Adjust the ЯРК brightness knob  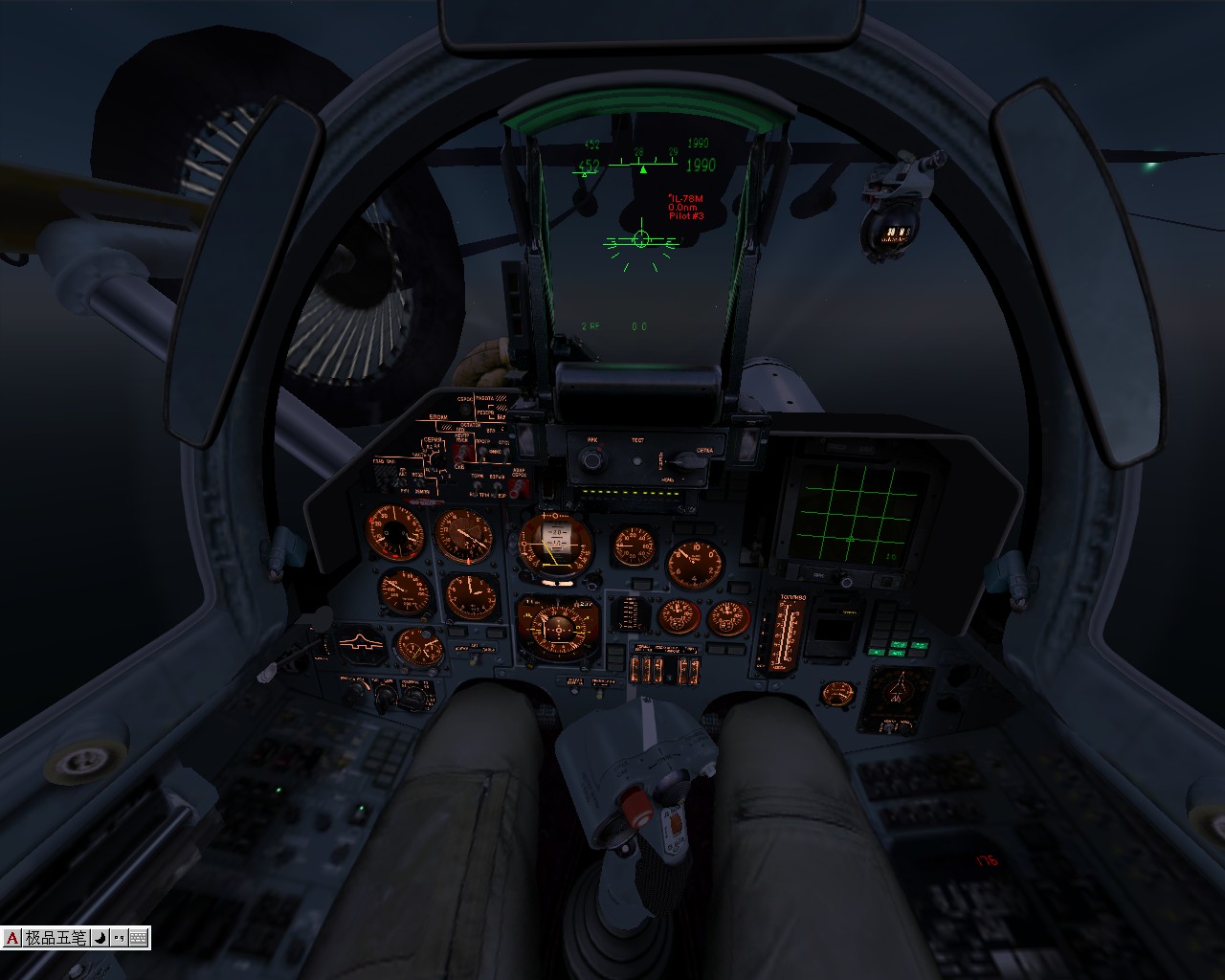point(591,460)
